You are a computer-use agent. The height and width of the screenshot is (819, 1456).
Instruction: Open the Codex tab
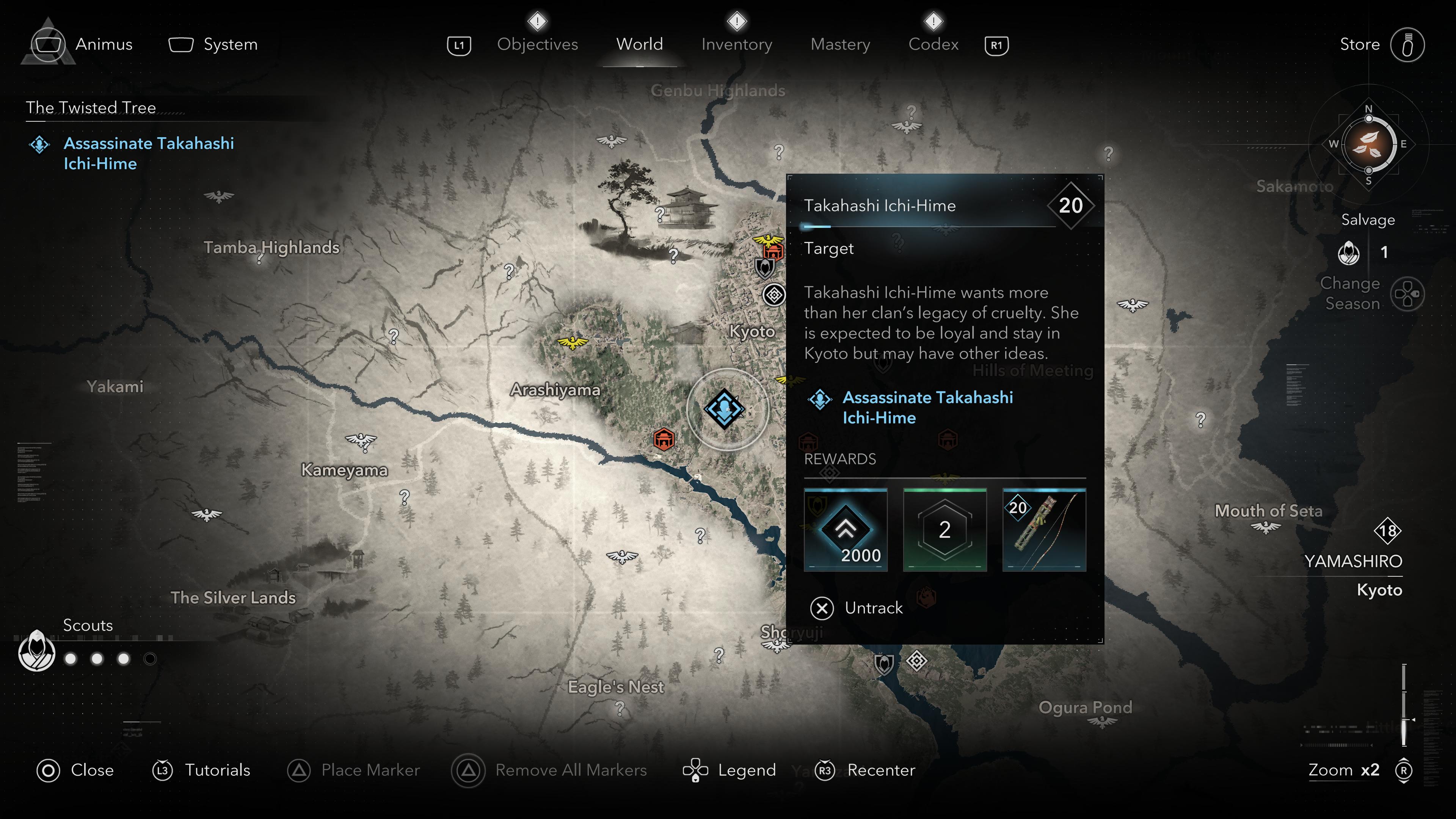[933, 44]
